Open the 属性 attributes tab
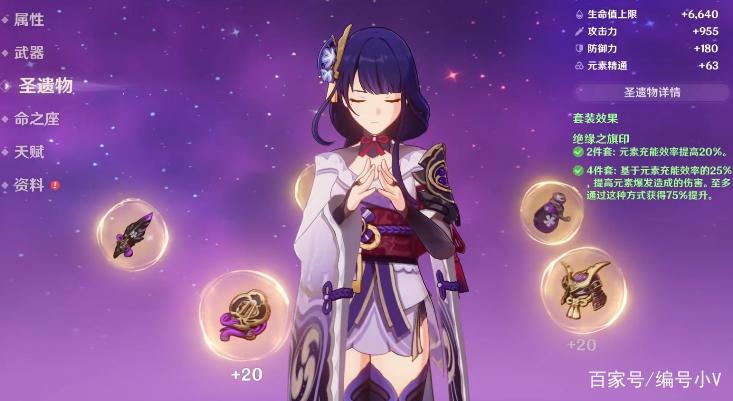Screen dimensions: 733x401 28,21
